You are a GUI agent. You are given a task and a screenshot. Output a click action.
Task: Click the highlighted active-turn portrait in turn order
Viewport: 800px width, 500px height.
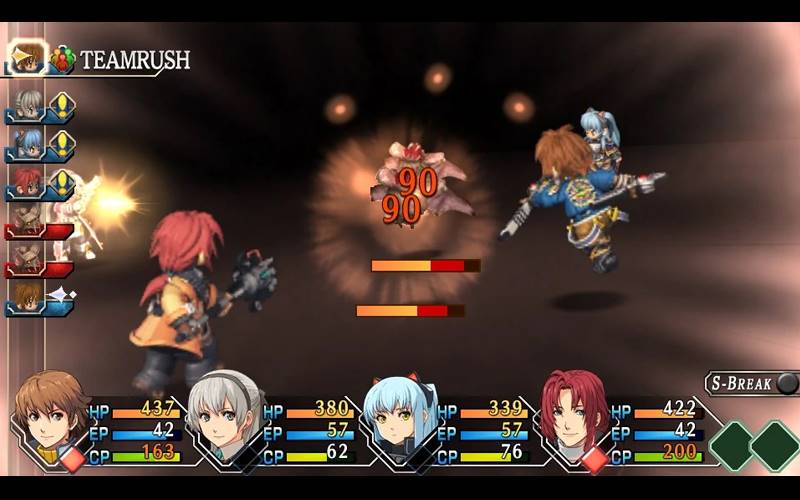27,57
